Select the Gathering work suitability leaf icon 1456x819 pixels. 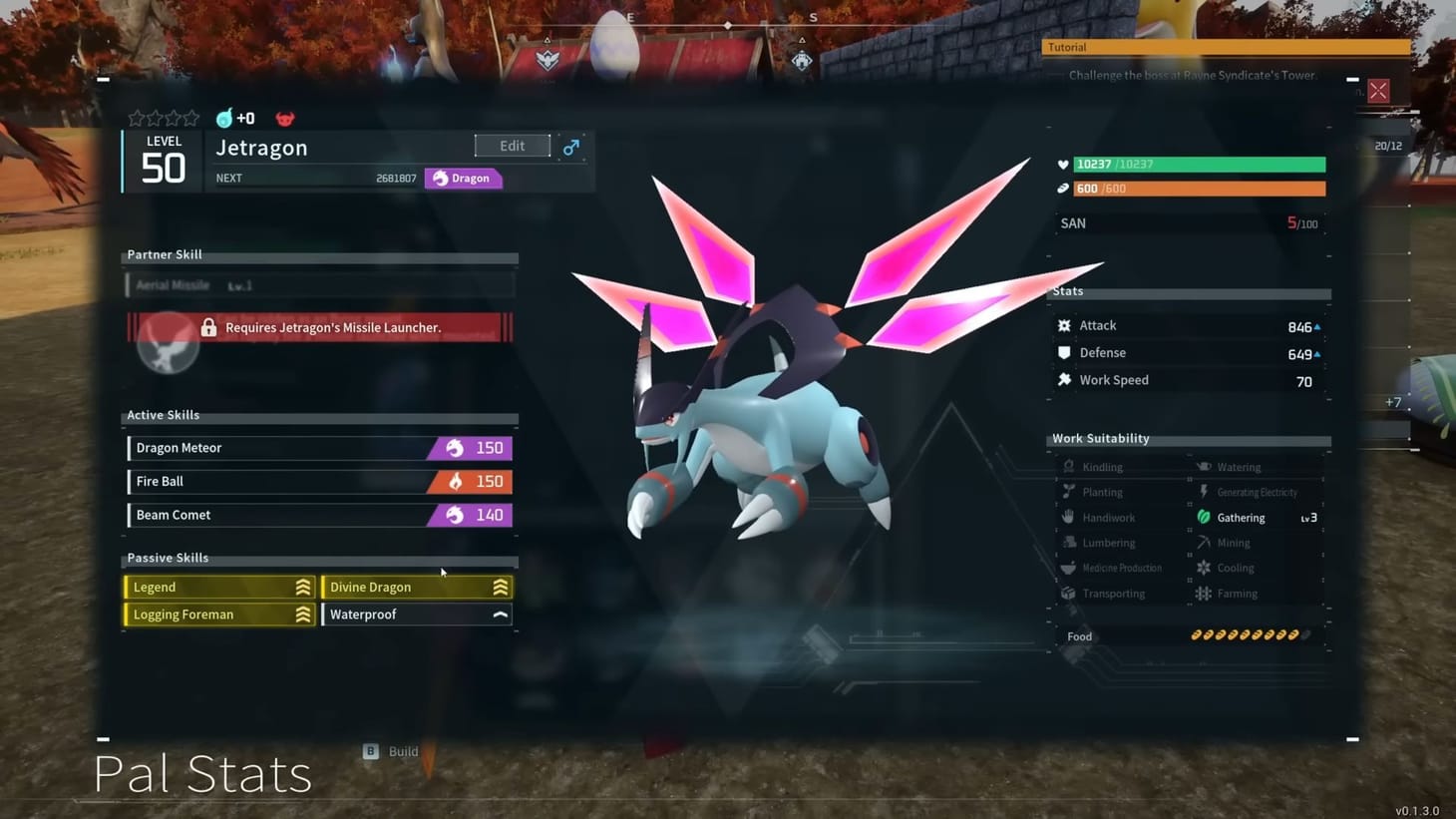[x=1204, y=517]
